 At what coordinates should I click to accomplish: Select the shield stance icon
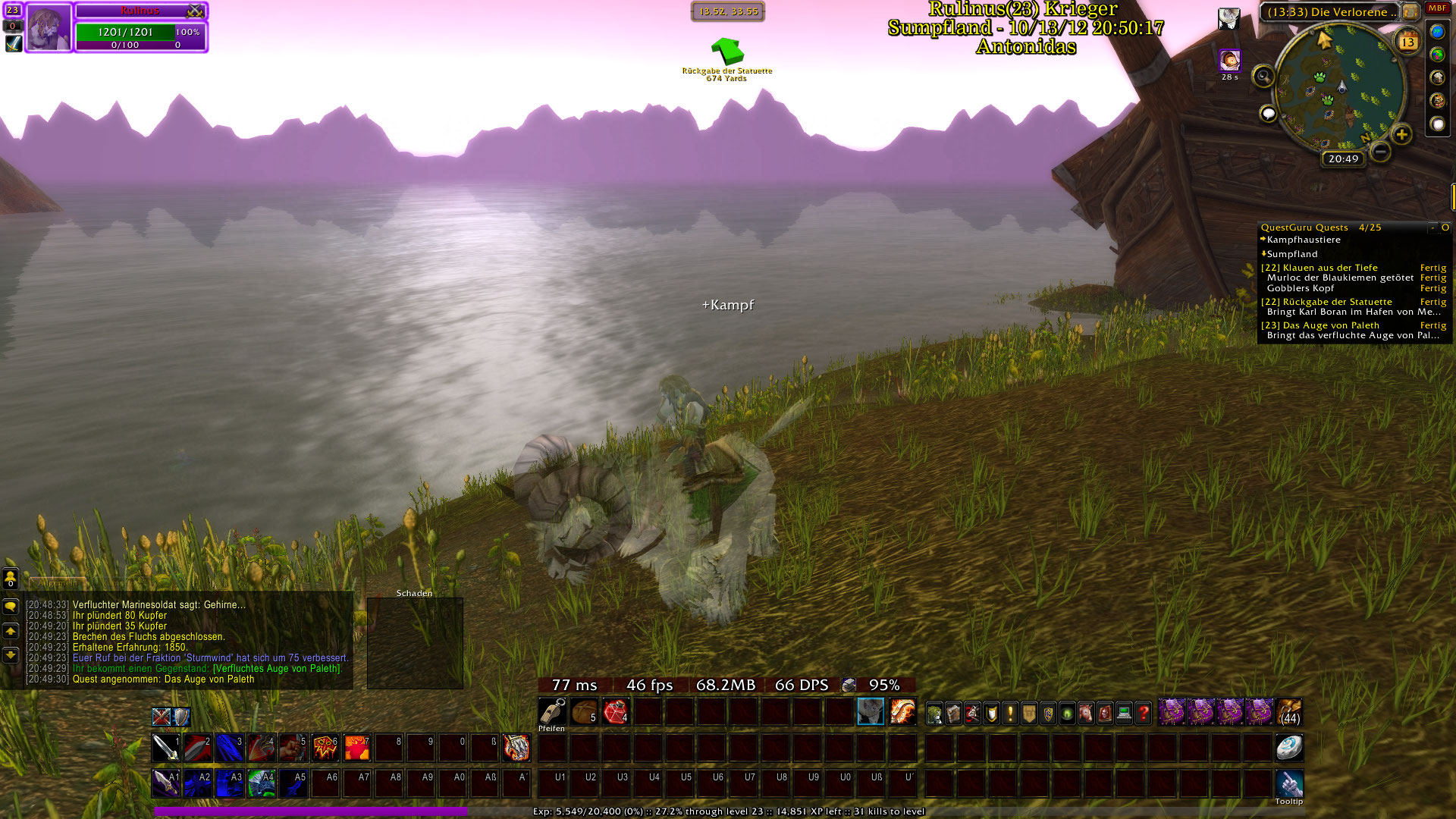coord(181,717)
